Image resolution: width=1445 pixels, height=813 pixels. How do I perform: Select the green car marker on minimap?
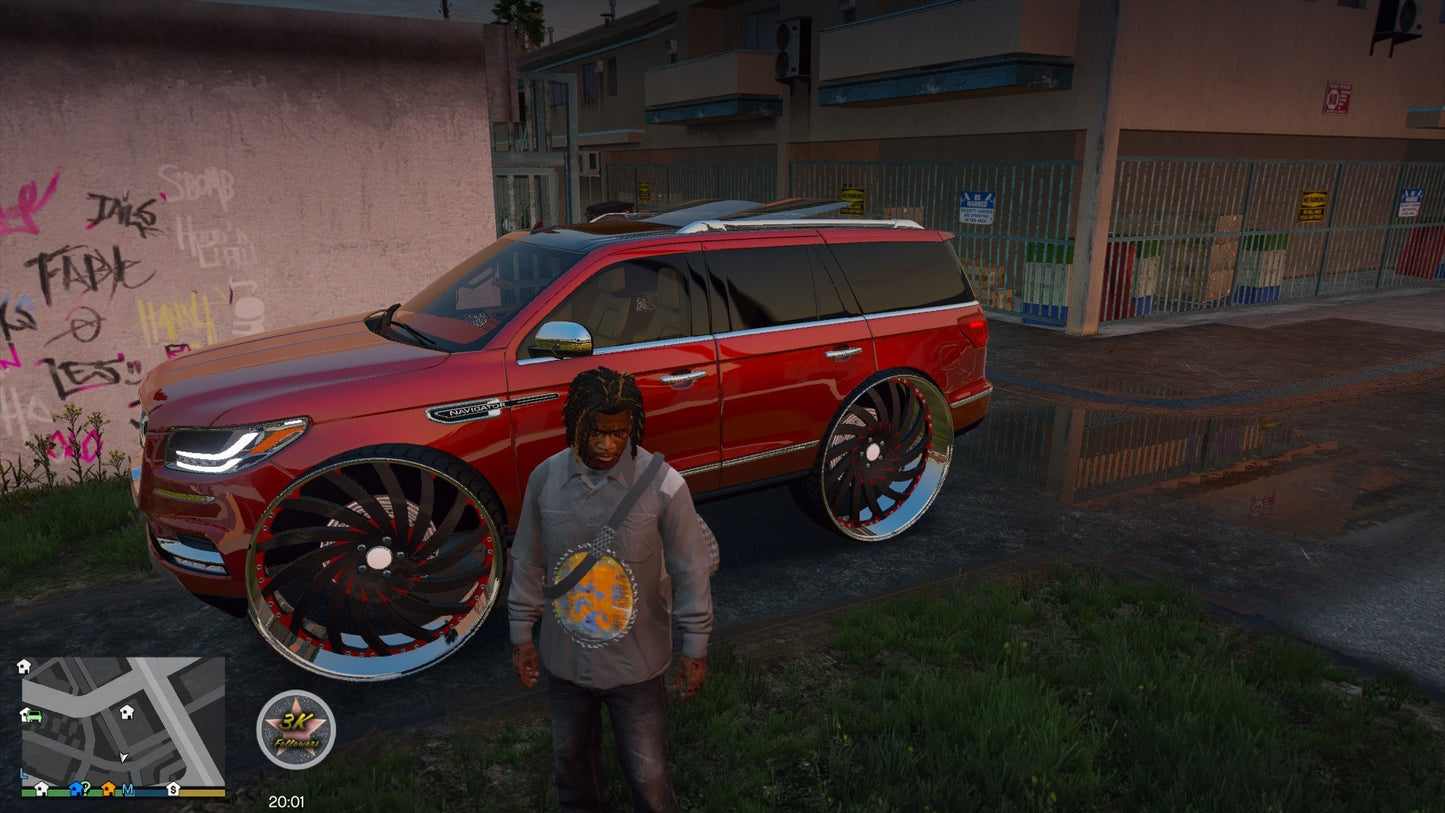pos(35,716)
